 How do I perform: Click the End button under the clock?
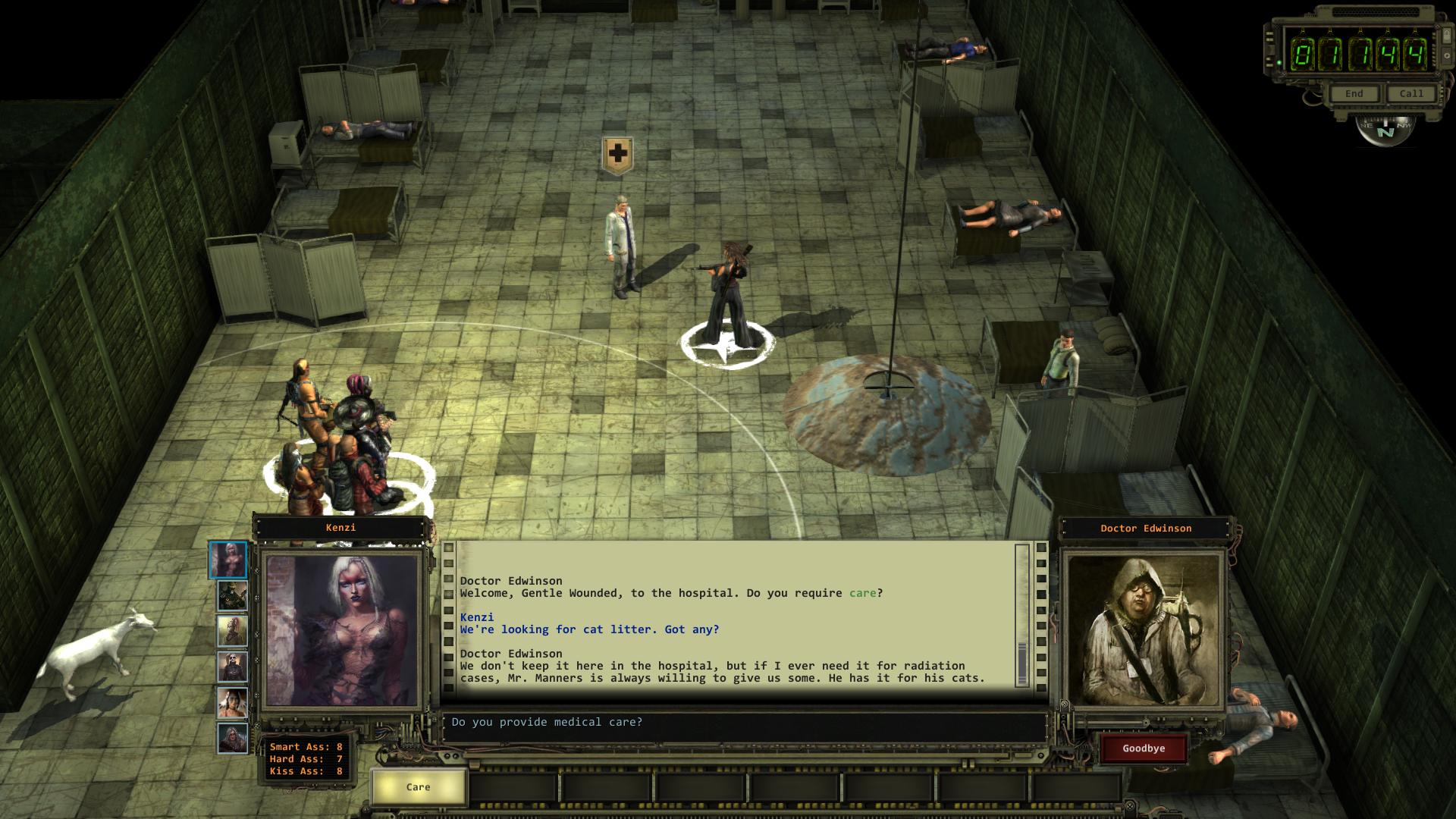[x=1354, y=94]
